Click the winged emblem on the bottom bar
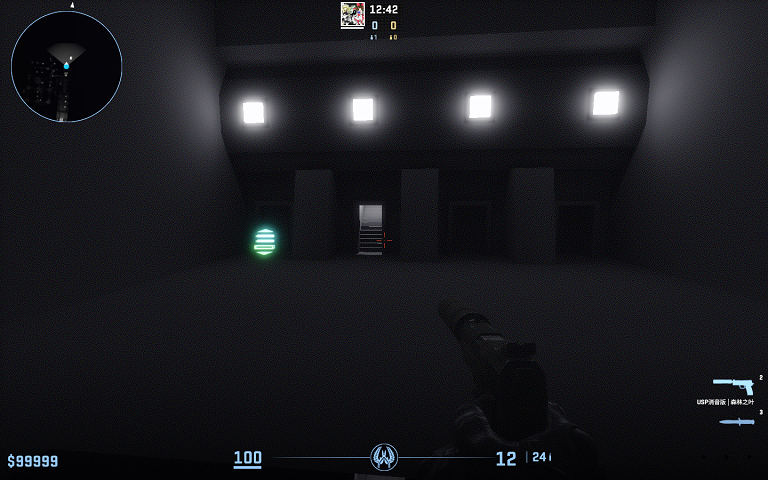 click(x=384, y=457)
